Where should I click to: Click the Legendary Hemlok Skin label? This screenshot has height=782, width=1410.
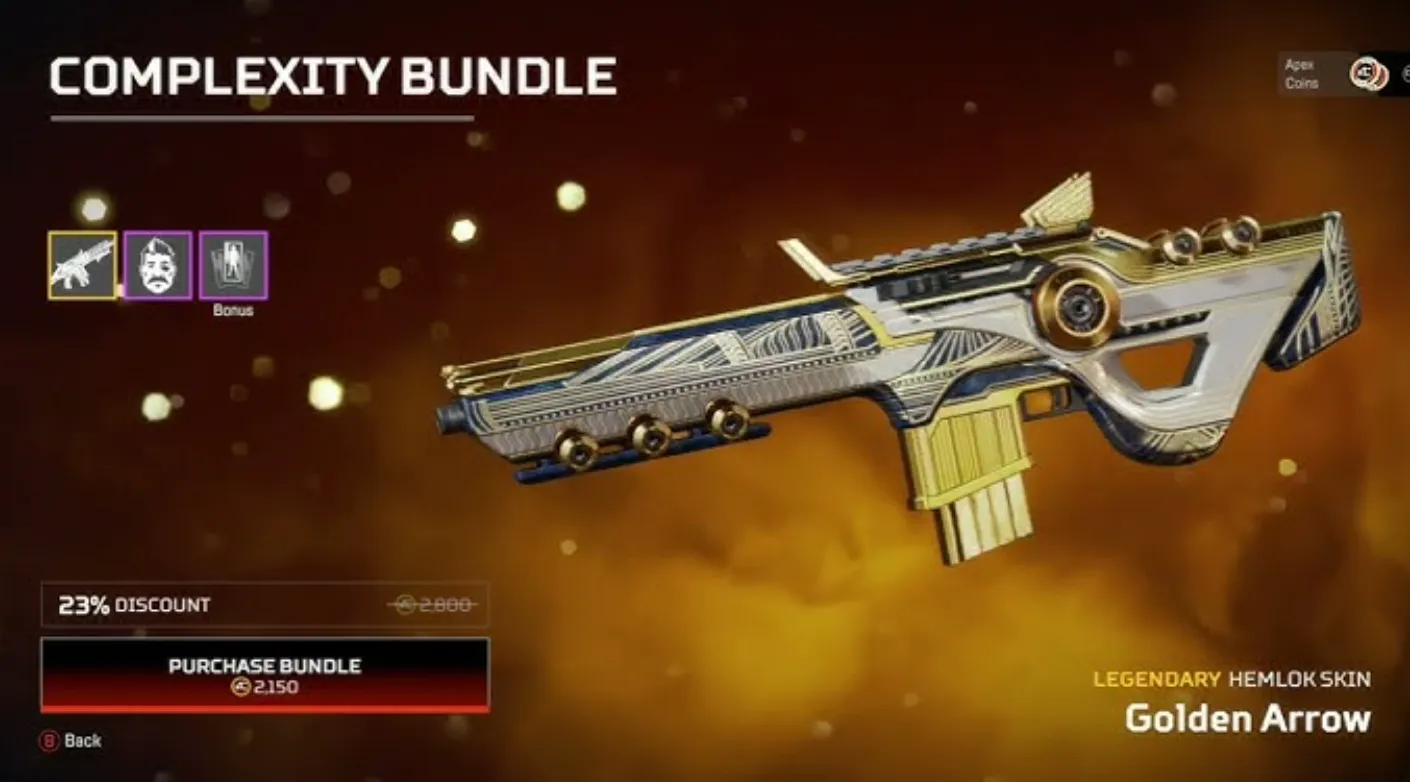click(x=1232, y=678)
